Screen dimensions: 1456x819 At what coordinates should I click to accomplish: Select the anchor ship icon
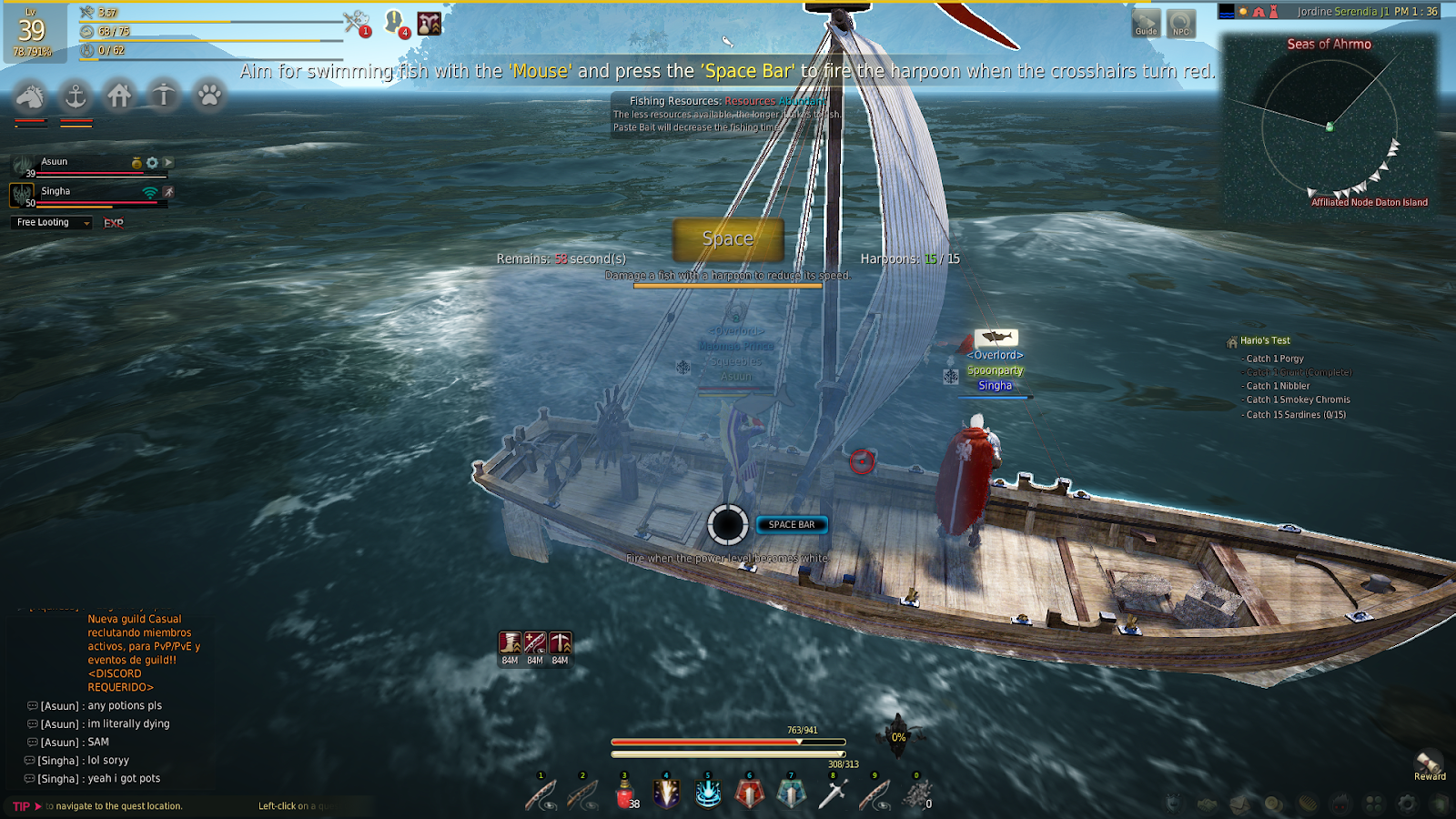point(76,95)
